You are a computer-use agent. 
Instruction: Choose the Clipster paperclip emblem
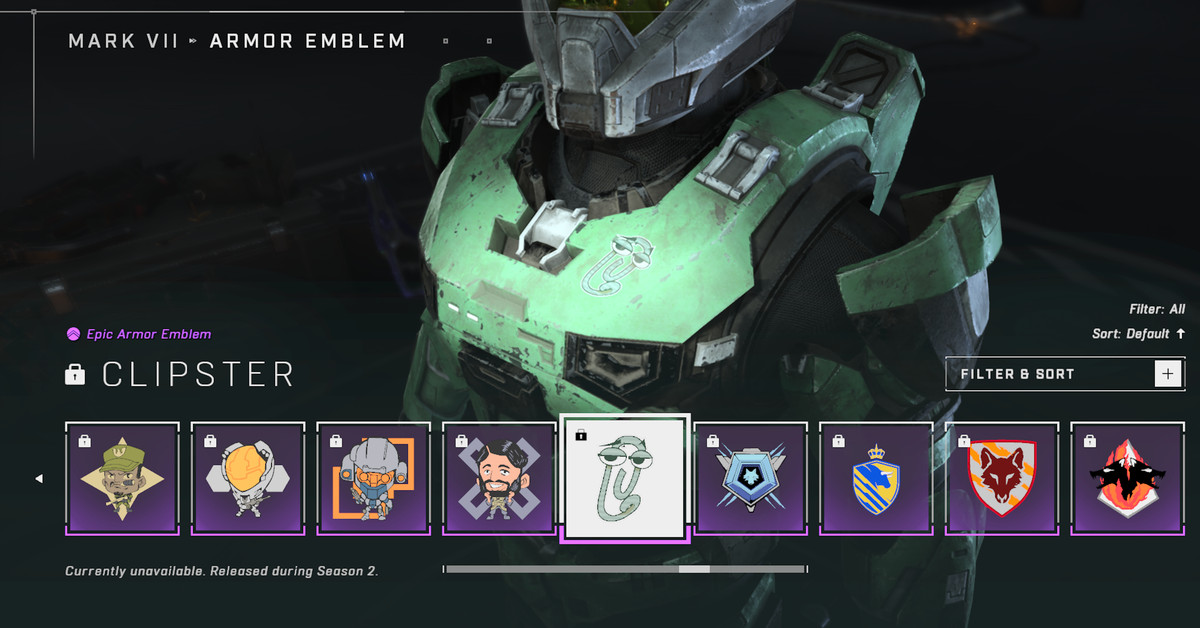pyautogui.click(x=625, y=478)
